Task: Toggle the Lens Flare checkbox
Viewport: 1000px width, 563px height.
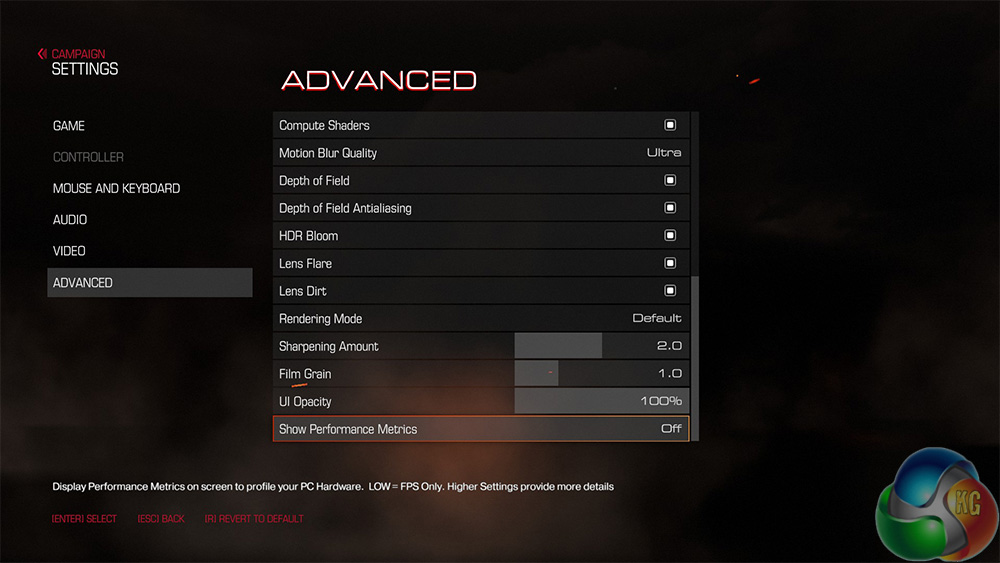Action: [x=670, y=263]
